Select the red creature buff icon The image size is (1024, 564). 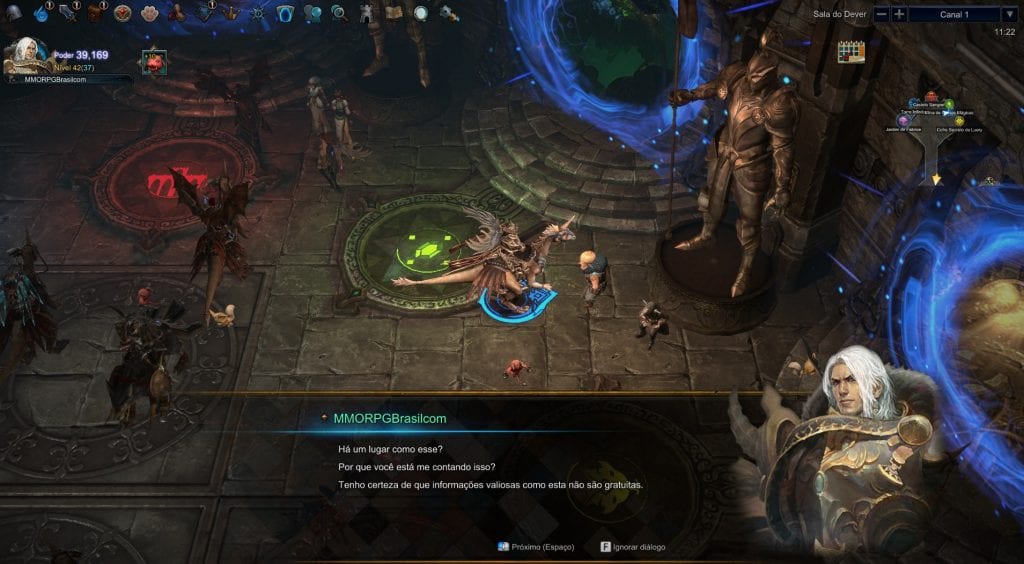pos(153,61)
